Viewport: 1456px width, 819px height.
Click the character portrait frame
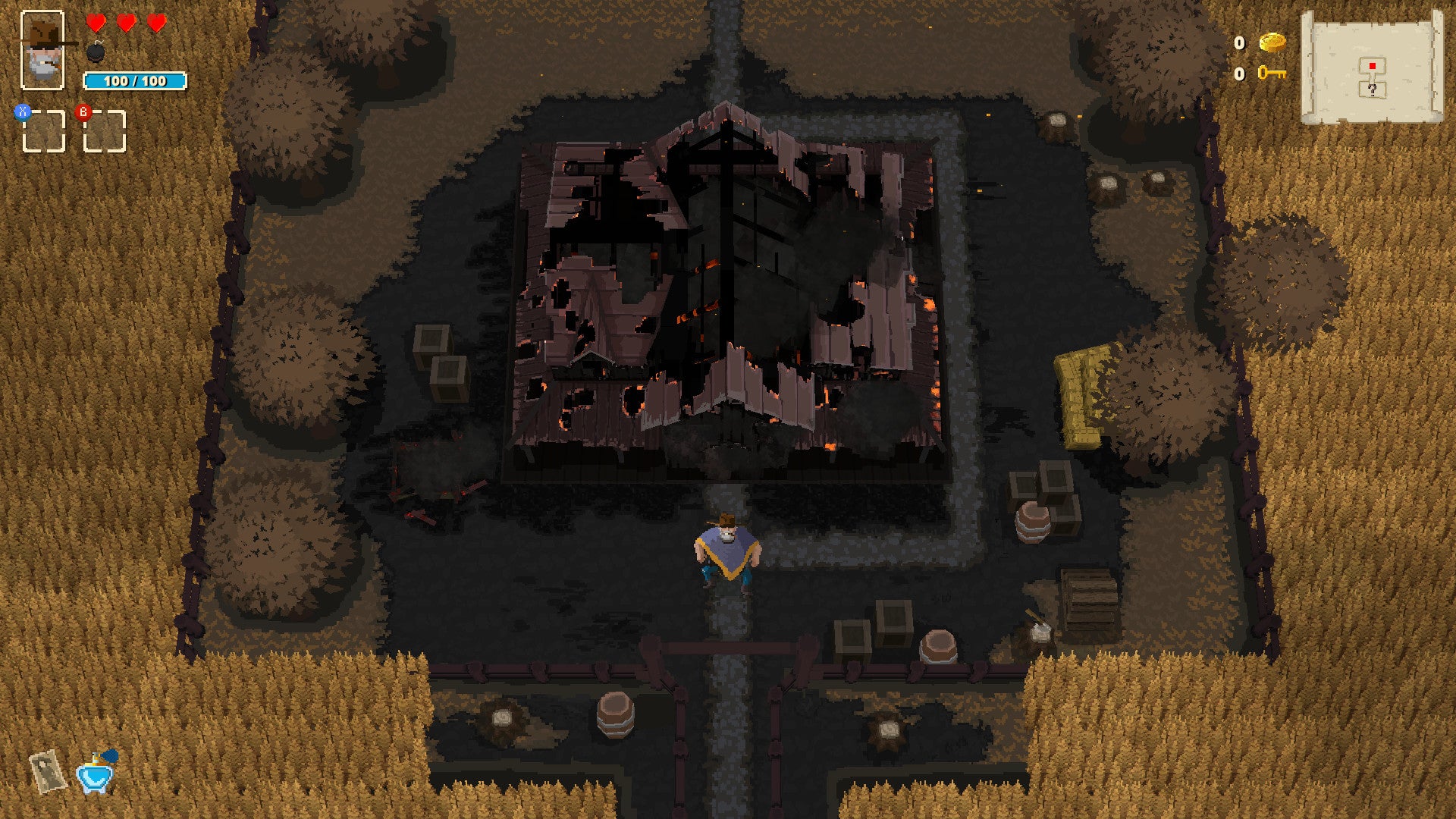(x=43, y=49)
